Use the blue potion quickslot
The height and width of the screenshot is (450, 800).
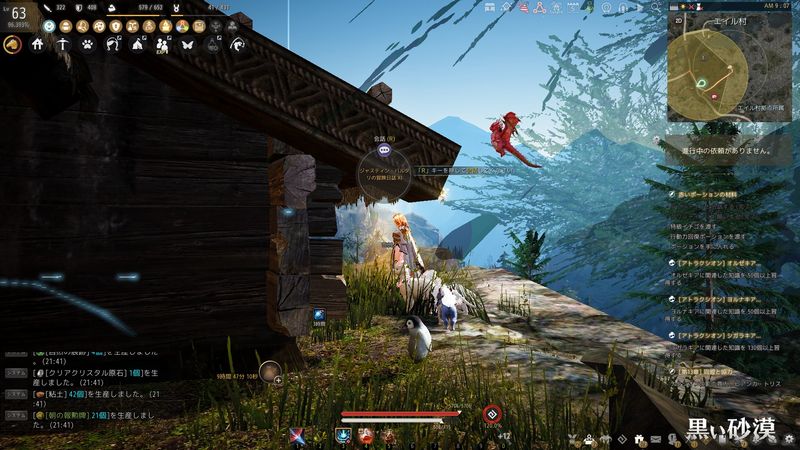(x=343, y=436)
